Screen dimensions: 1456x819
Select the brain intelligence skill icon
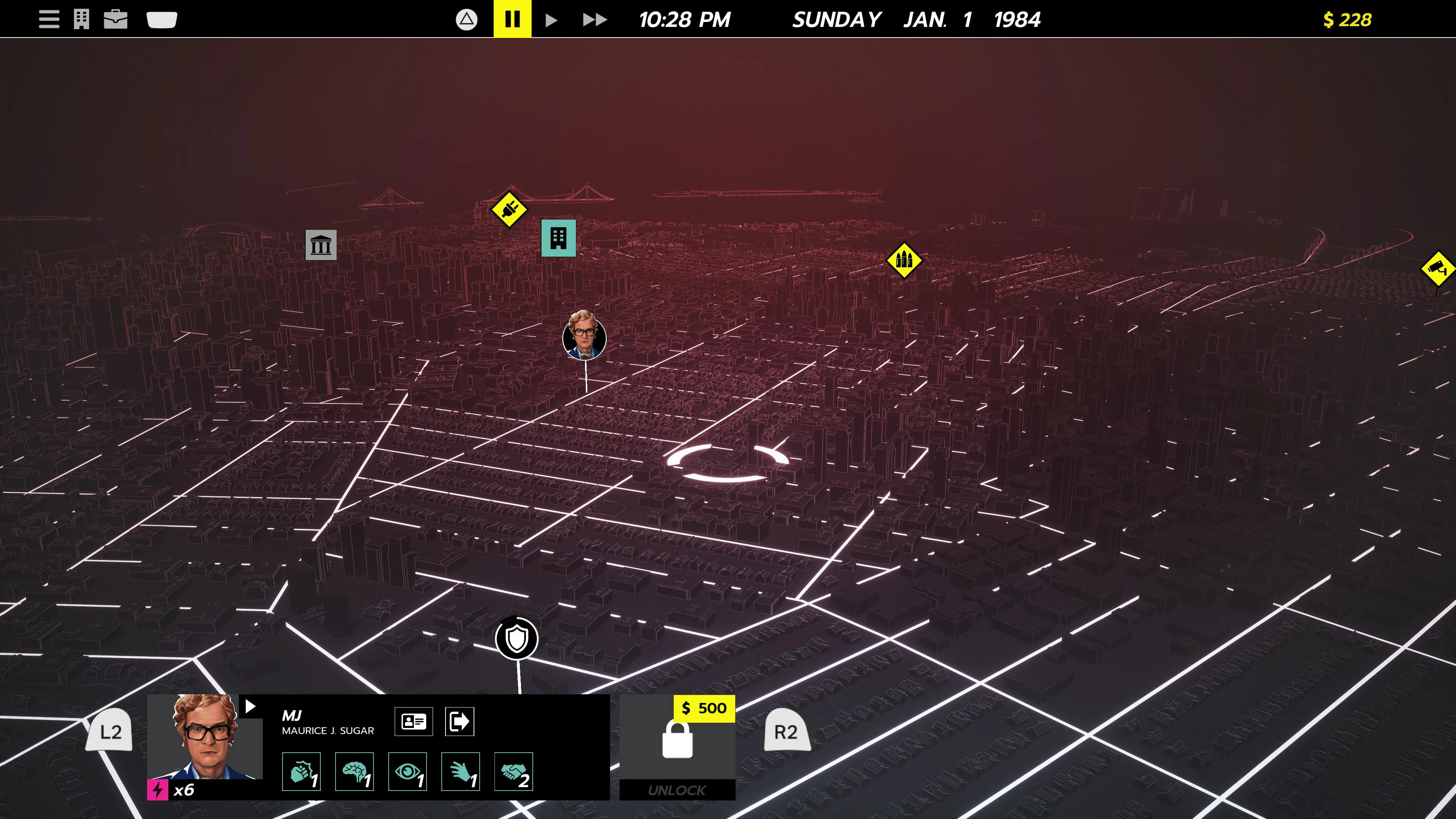[355, 772]
